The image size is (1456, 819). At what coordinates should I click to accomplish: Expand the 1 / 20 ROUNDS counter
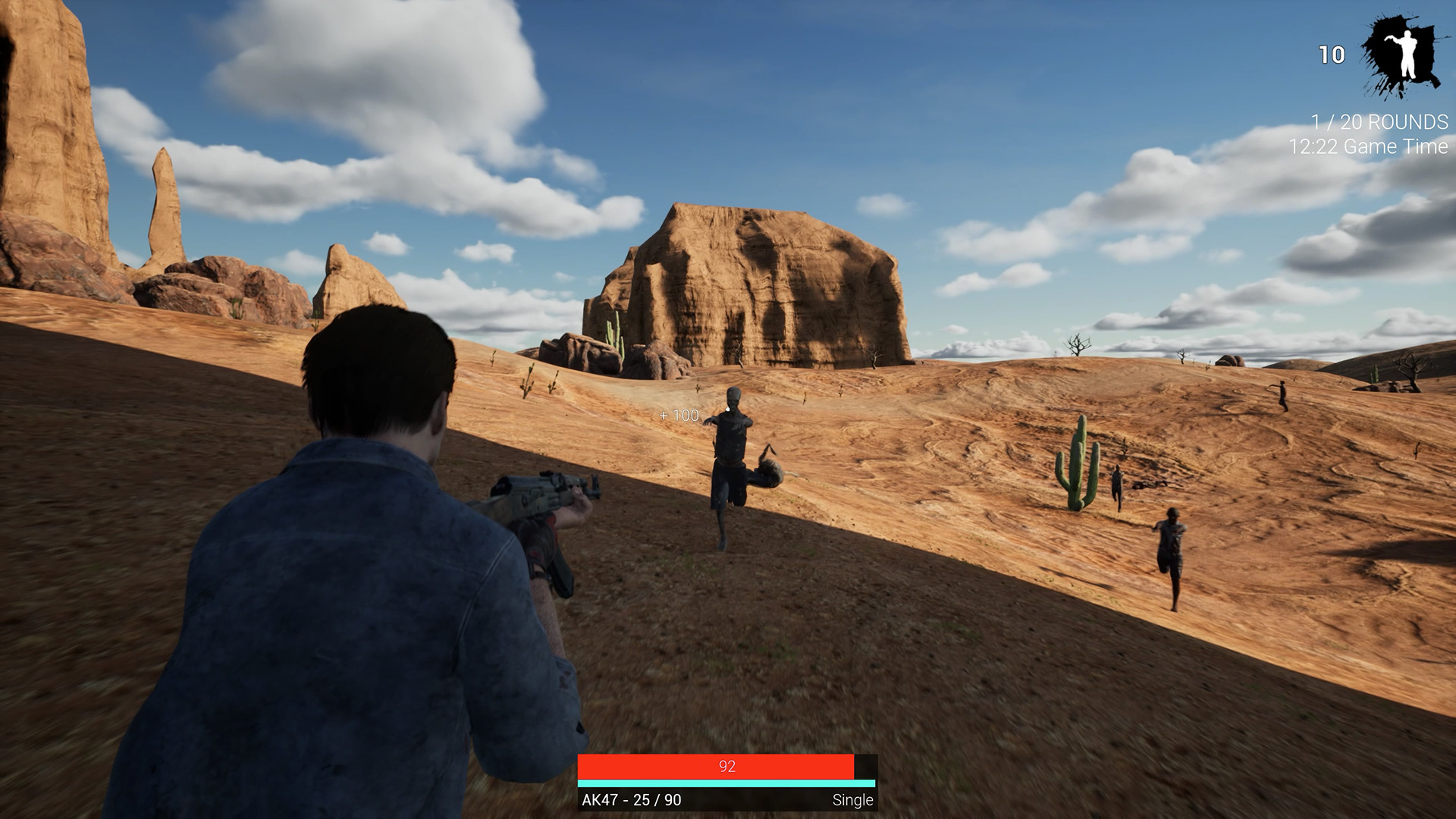click(1379, 120)
